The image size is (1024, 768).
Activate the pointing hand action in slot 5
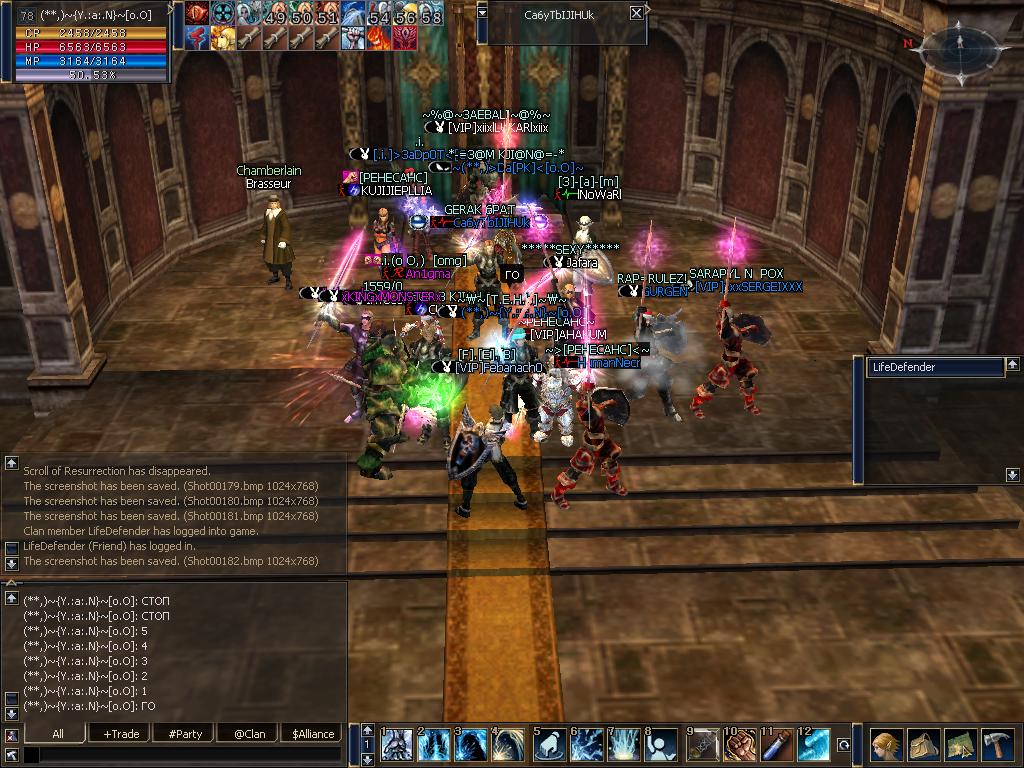tap(550, 746)
